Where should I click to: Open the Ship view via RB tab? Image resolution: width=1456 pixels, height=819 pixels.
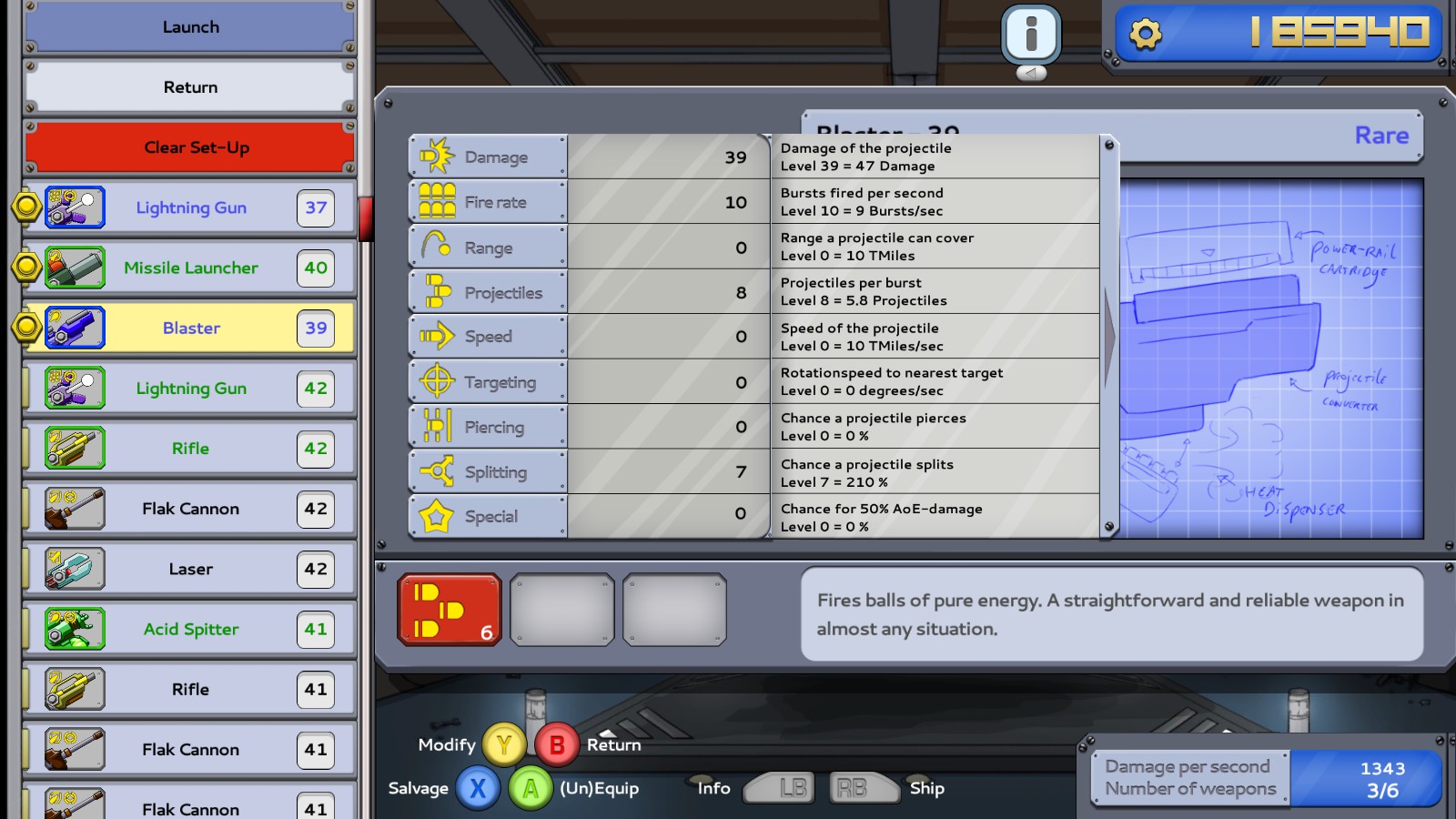864,788
